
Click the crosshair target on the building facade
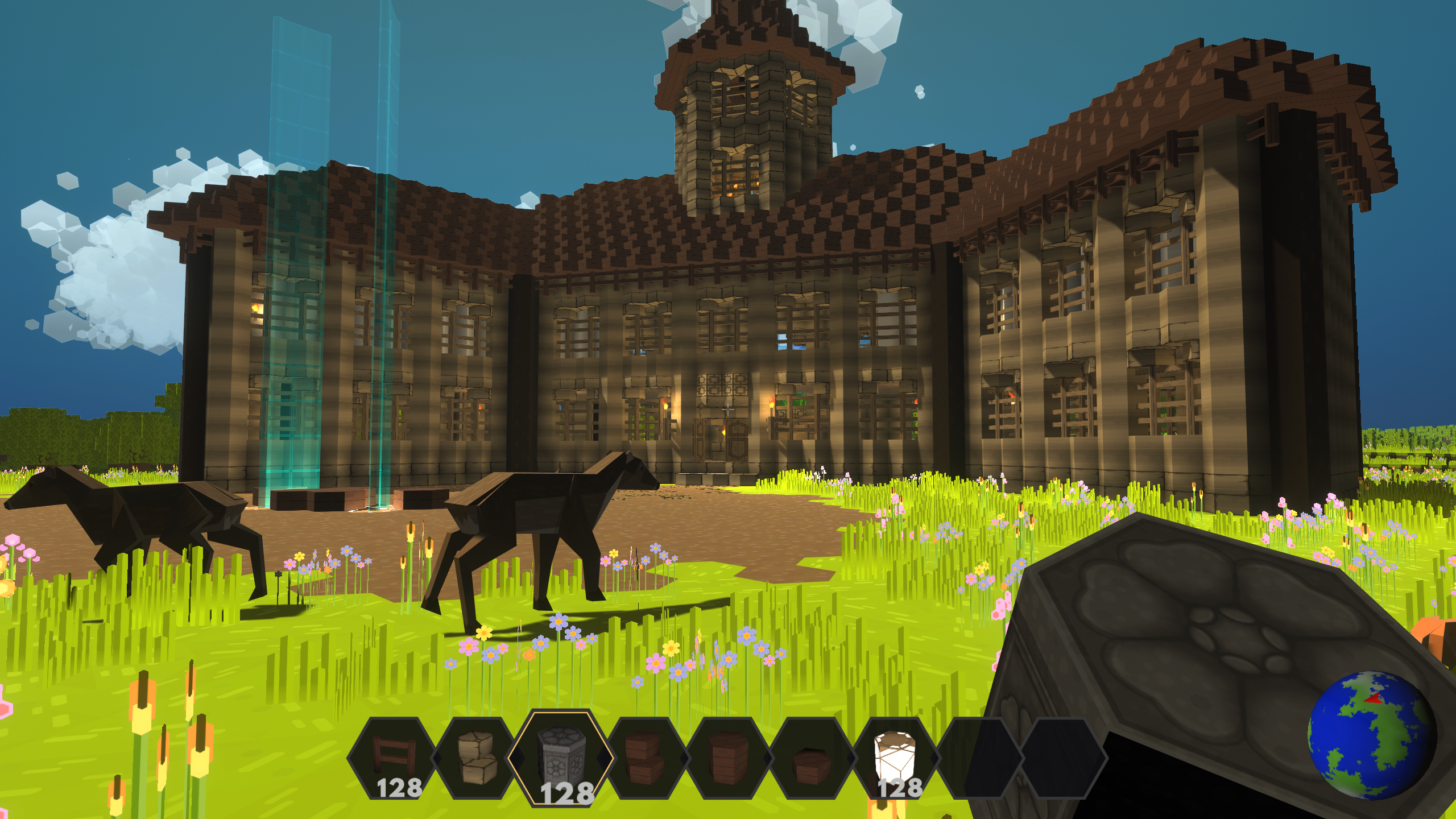pos(728,409)
